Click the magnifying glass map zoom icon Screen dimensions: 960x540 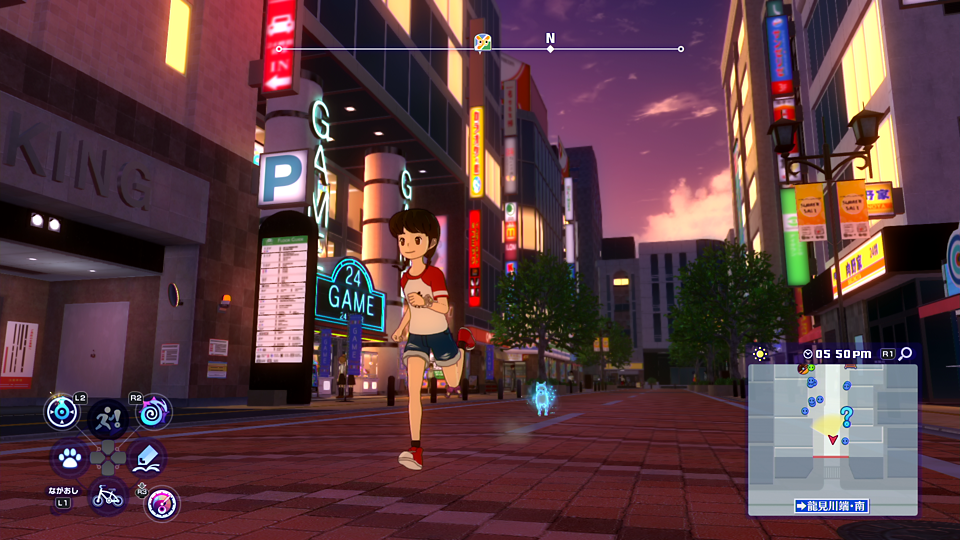coord(906,353)
